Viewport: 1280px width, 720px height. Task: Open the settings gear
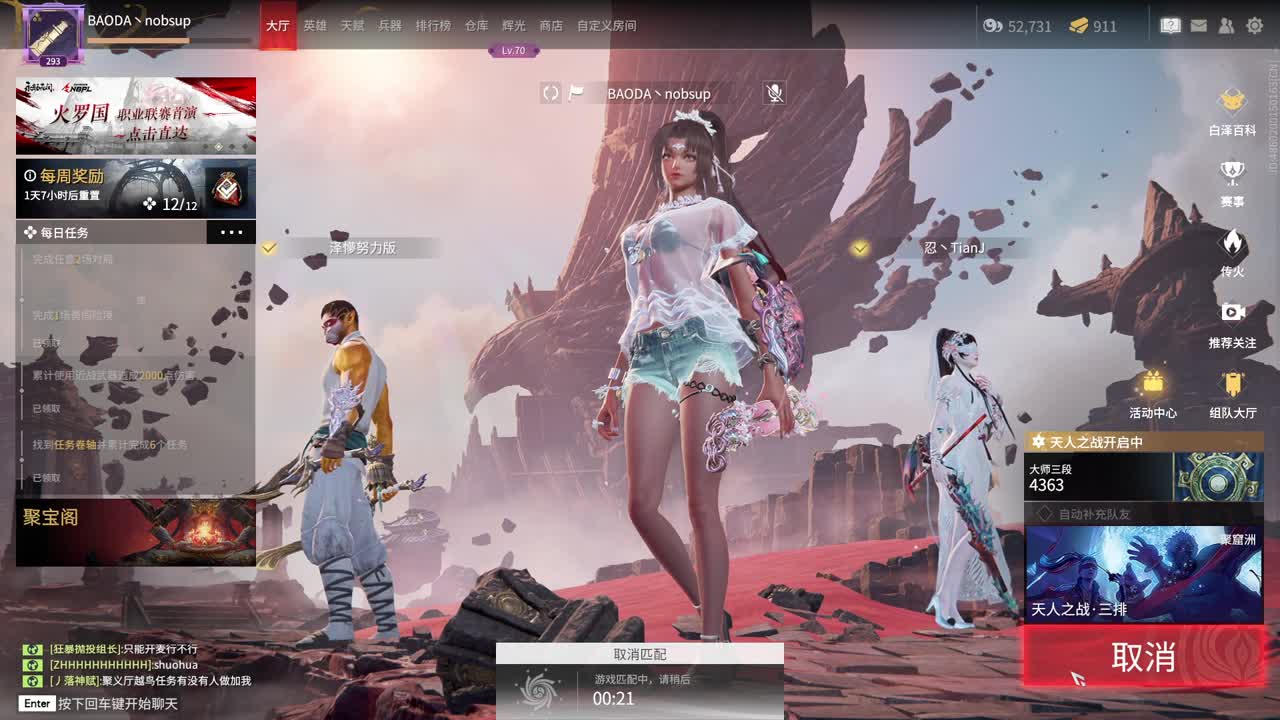tap(1257, 26)
